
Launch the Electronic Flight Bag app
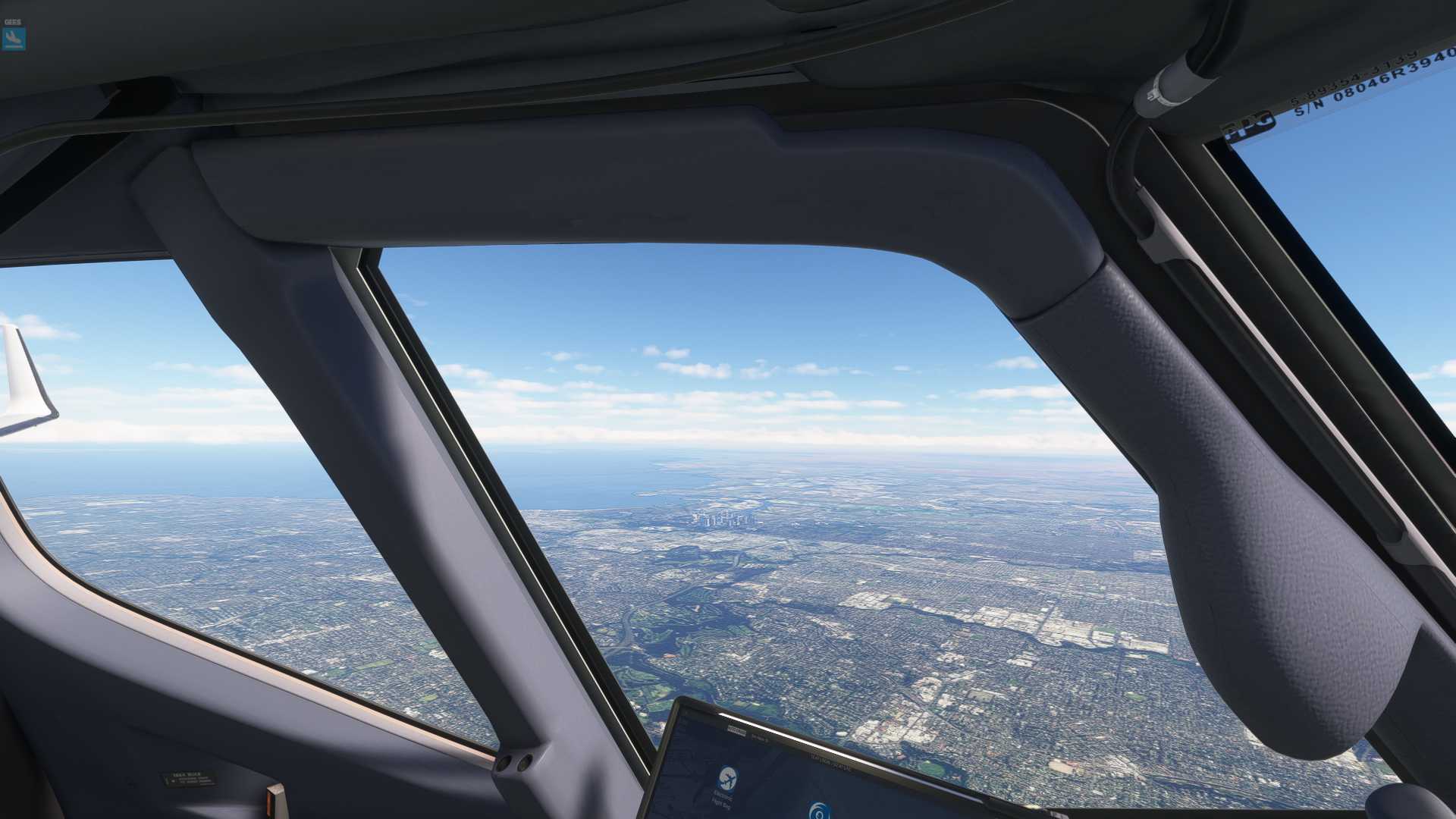click(726, 779)
